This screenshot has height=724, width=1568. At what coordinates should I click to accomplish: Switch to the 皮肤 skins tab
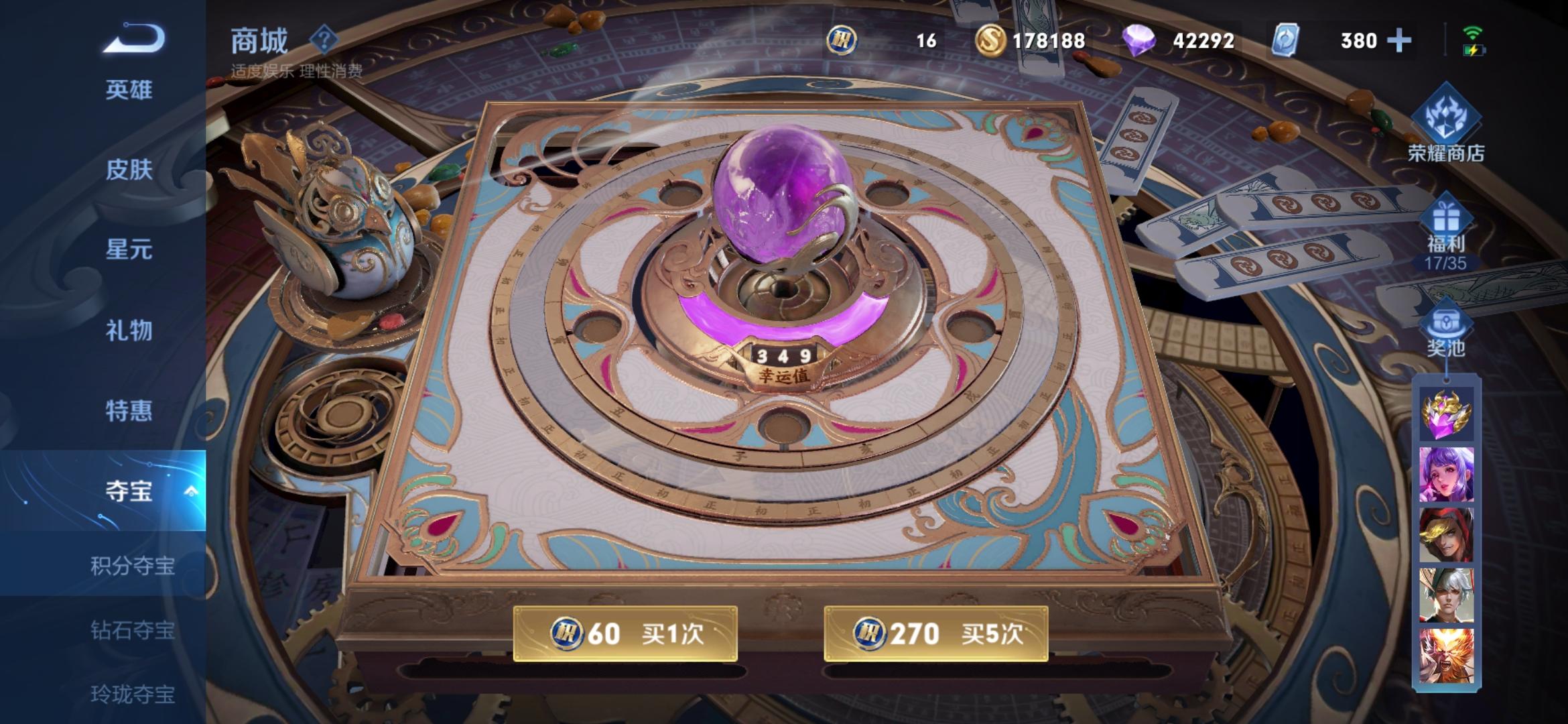pos(129,171)
